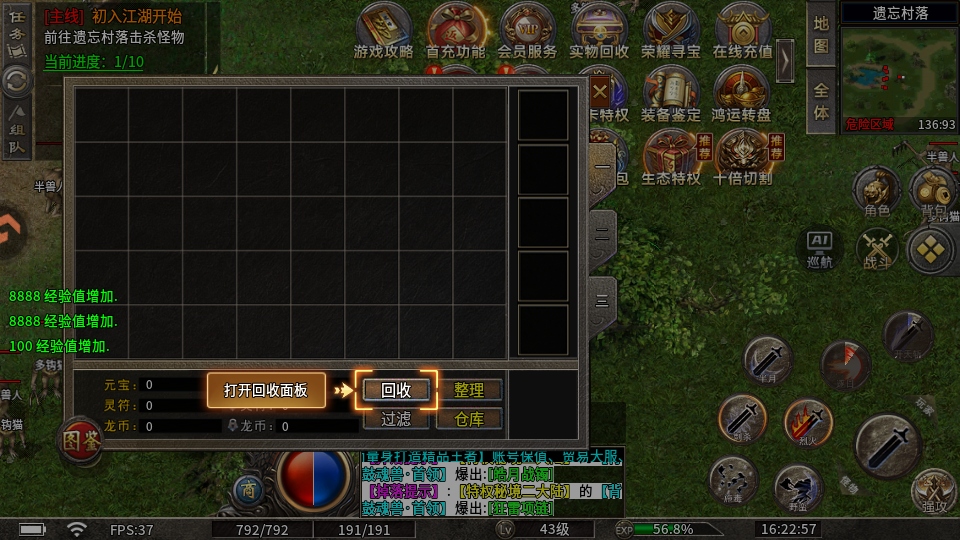The height and width of the screenshot is (540, 960).
Task: Click the 回收 recycle button
Action: [396, 390]
